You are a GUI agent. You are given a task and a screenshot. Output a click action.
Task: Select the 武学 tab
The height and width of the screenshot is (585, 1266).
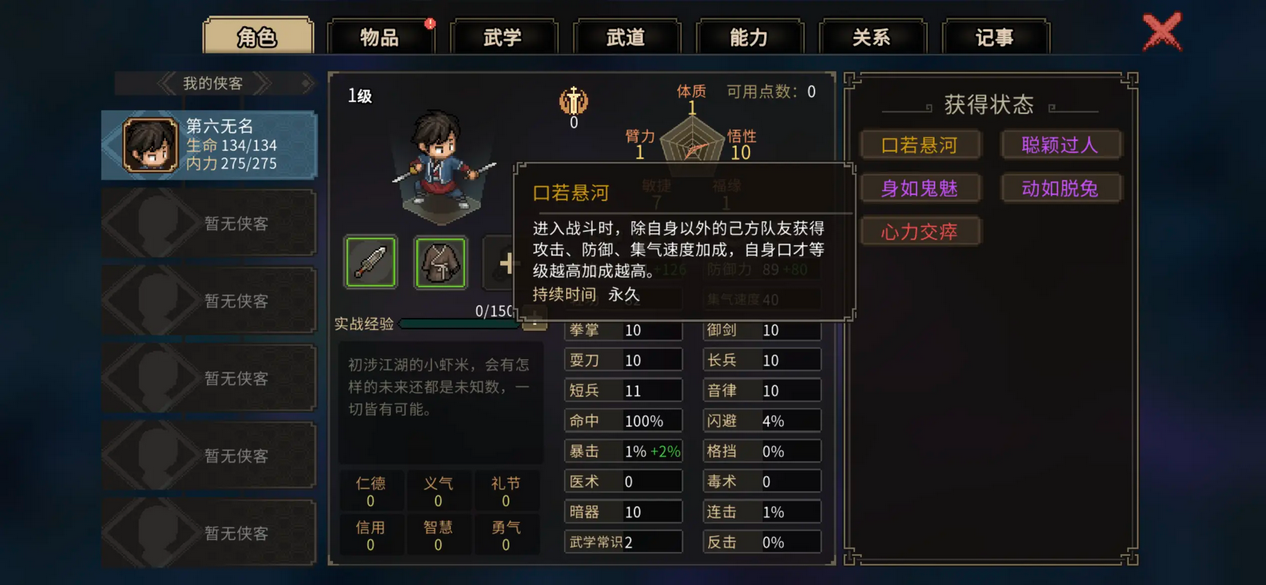[x=503, y=38]
